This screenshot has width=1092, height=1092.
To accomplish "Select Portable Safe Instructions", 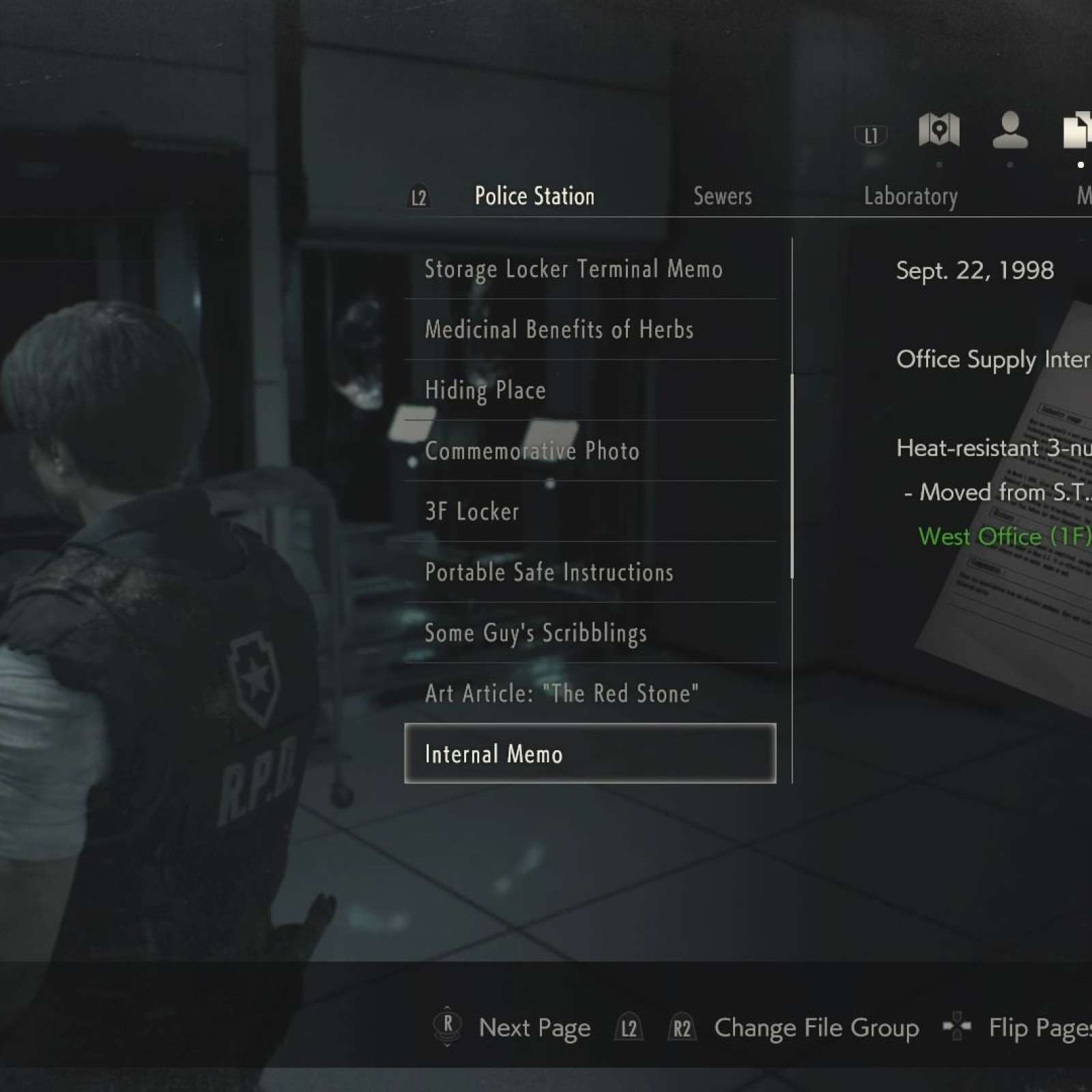I will pyautogui.click(x=548, y=573).
